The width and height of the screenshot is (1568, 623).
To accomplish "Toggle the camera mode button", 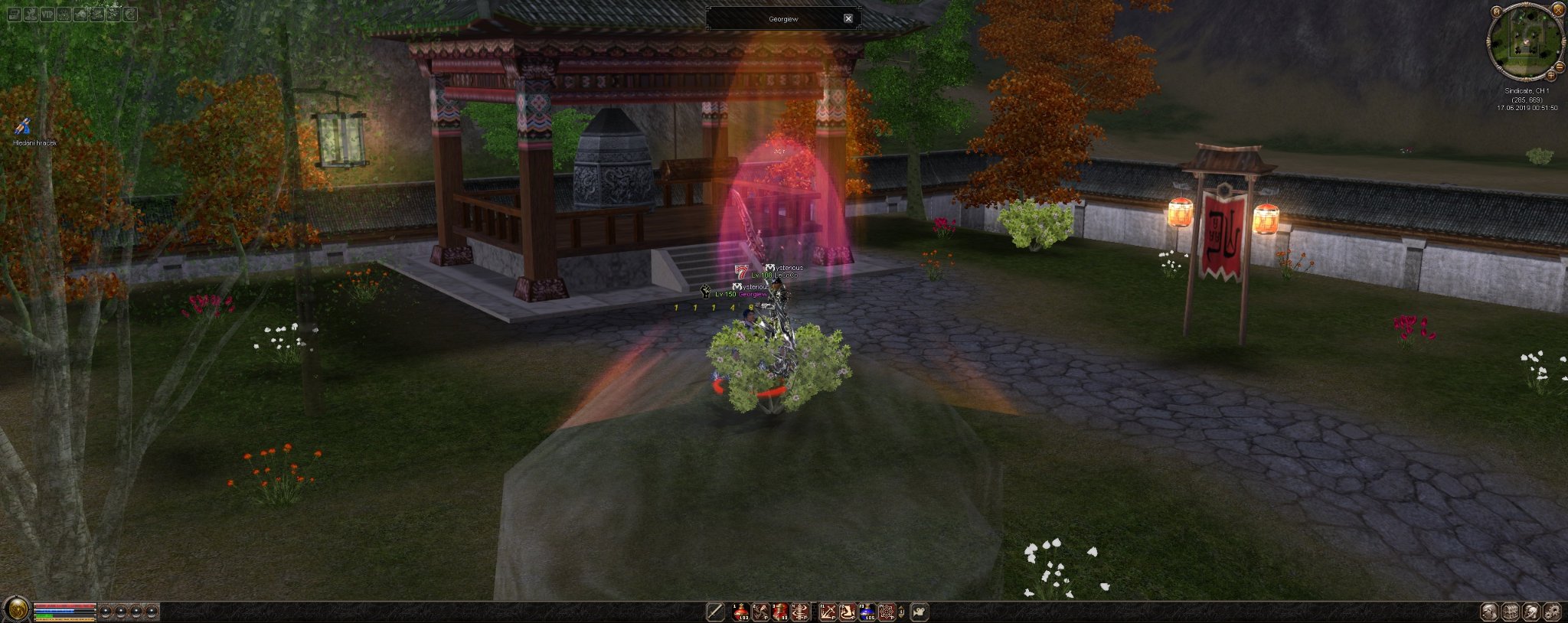I will pyautogui.click(x=920, y=612).
